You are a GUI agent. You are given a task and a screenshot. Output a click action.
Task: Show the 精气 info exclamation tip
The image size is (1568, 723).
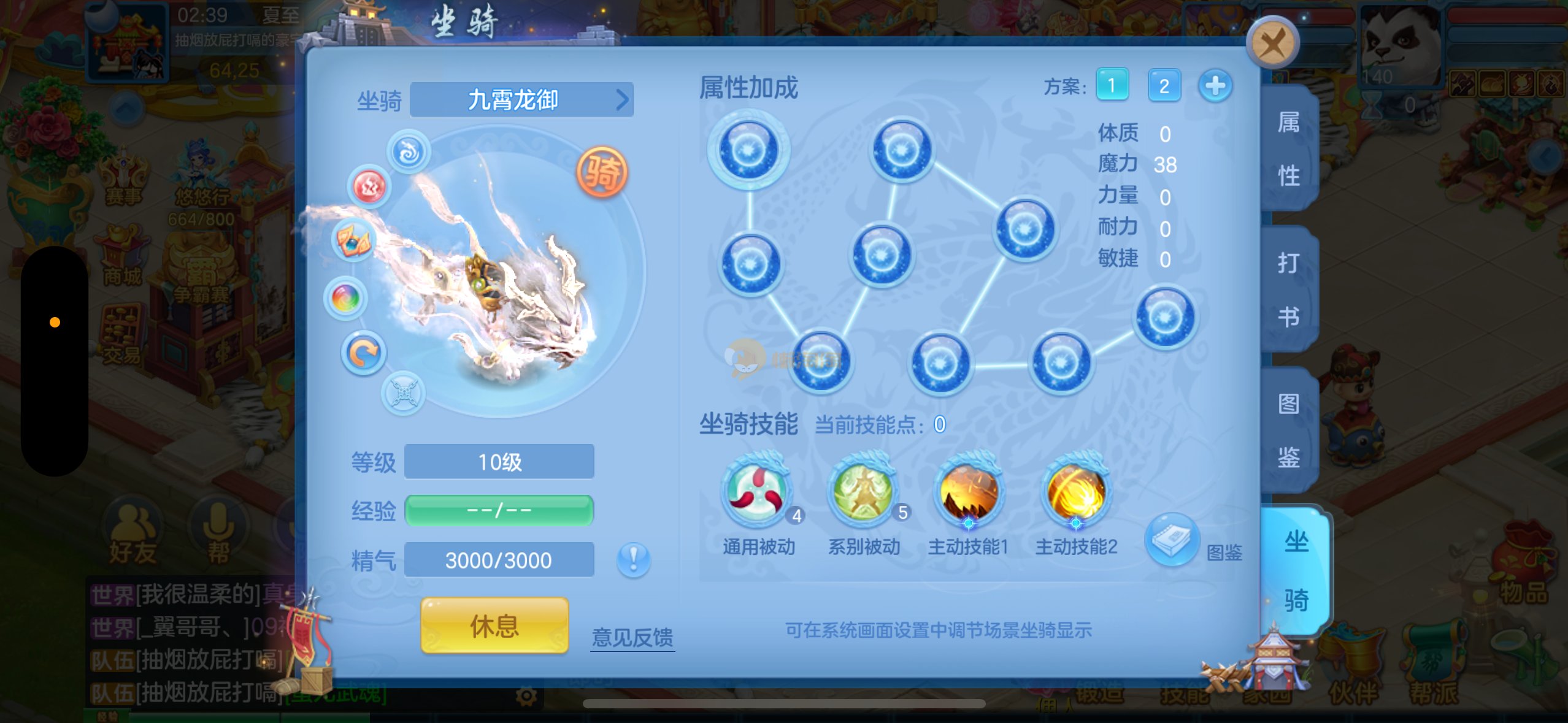coord(633,559)
